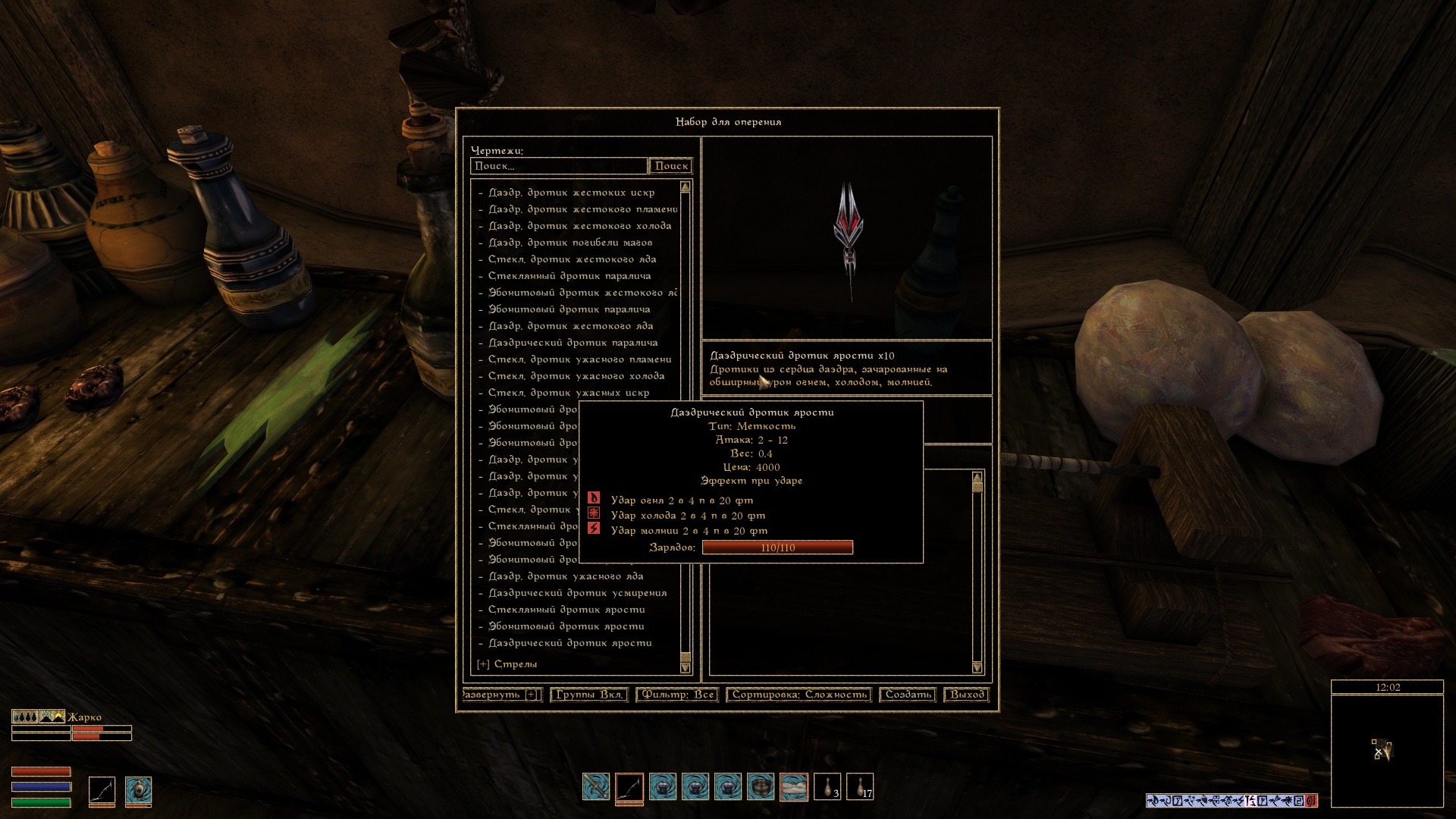Image resolution: width=1456 pixels, height=819 pixels.
Task: Focus the Поиск... search text field
Action: point(559,166)
